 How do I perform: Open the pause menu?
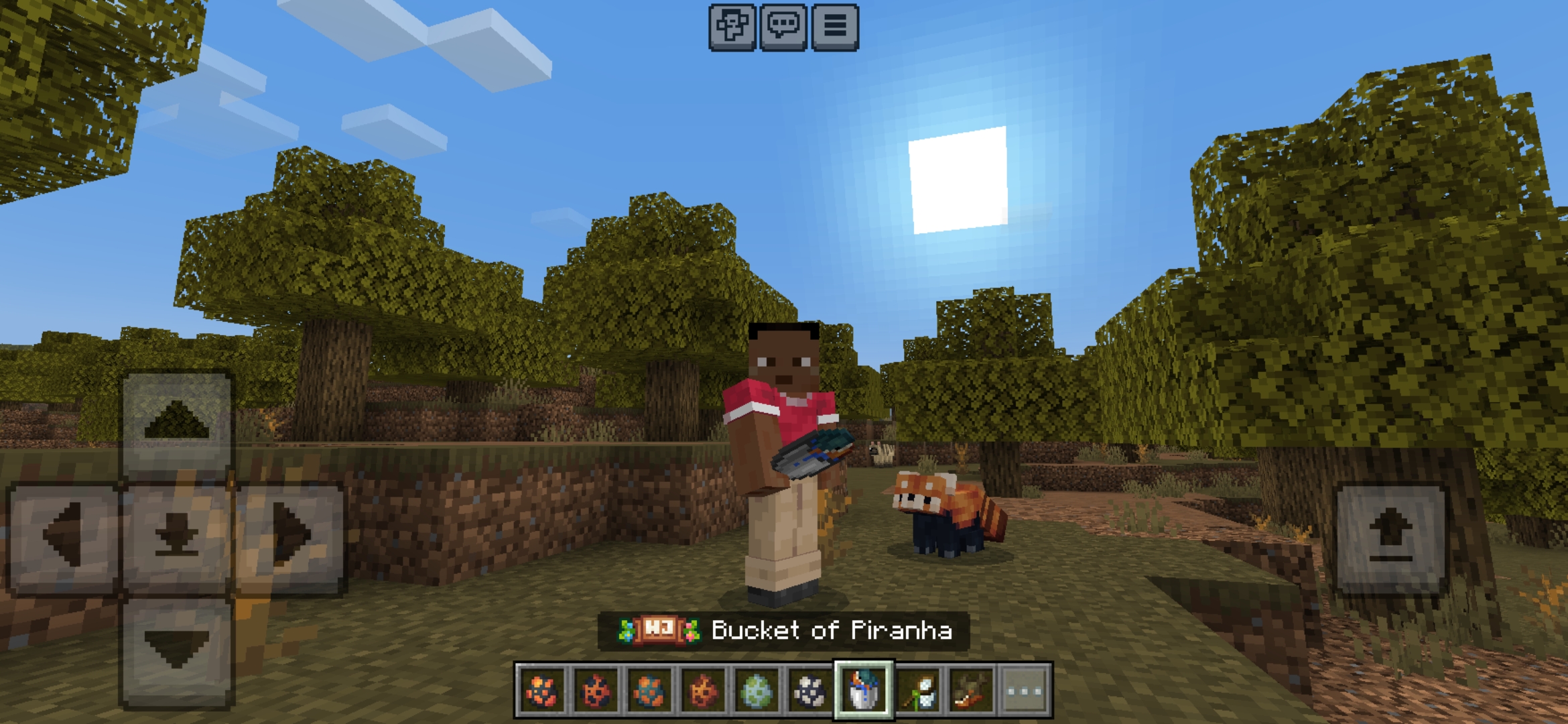point(835,28)
